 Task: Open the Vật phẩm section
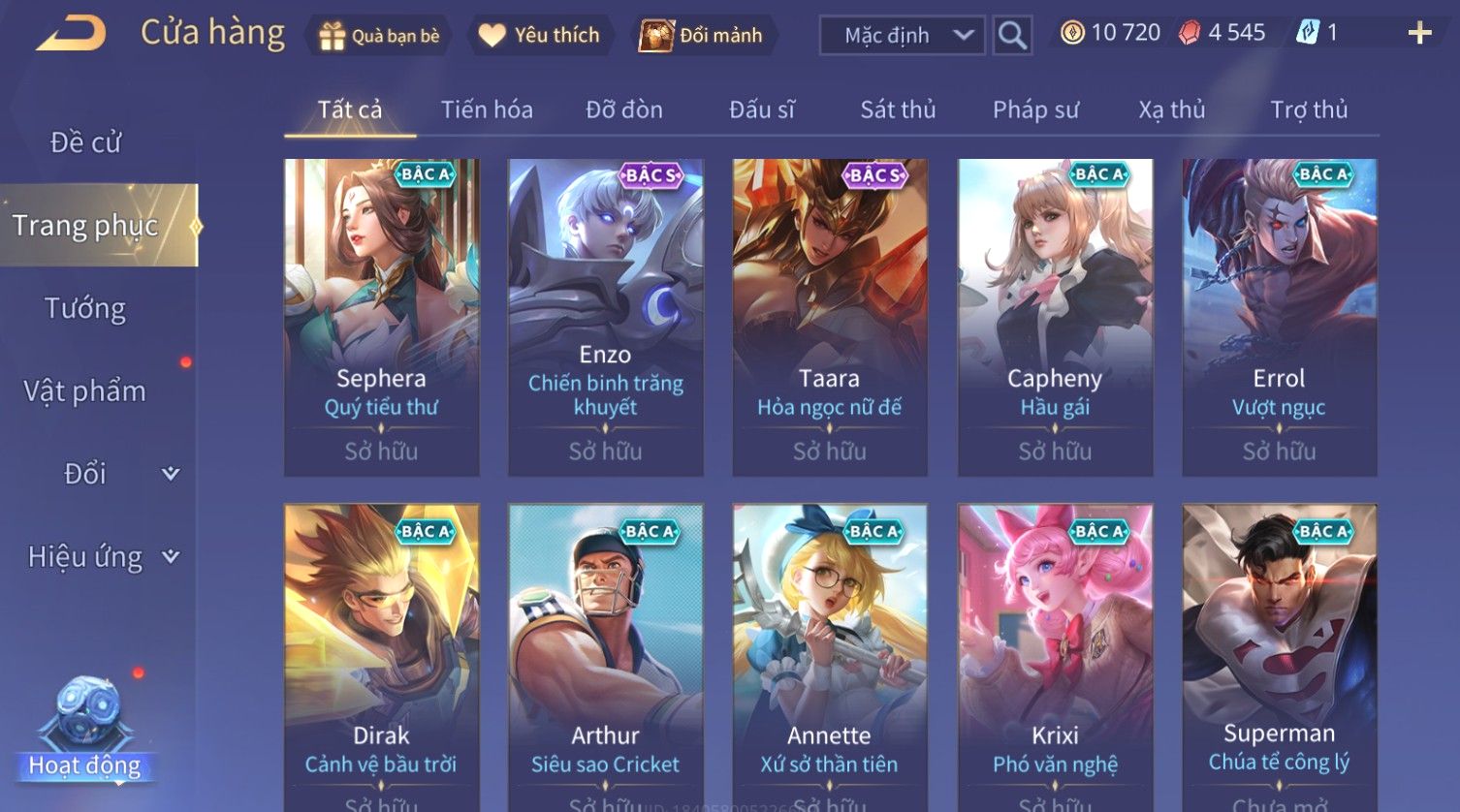85,391
